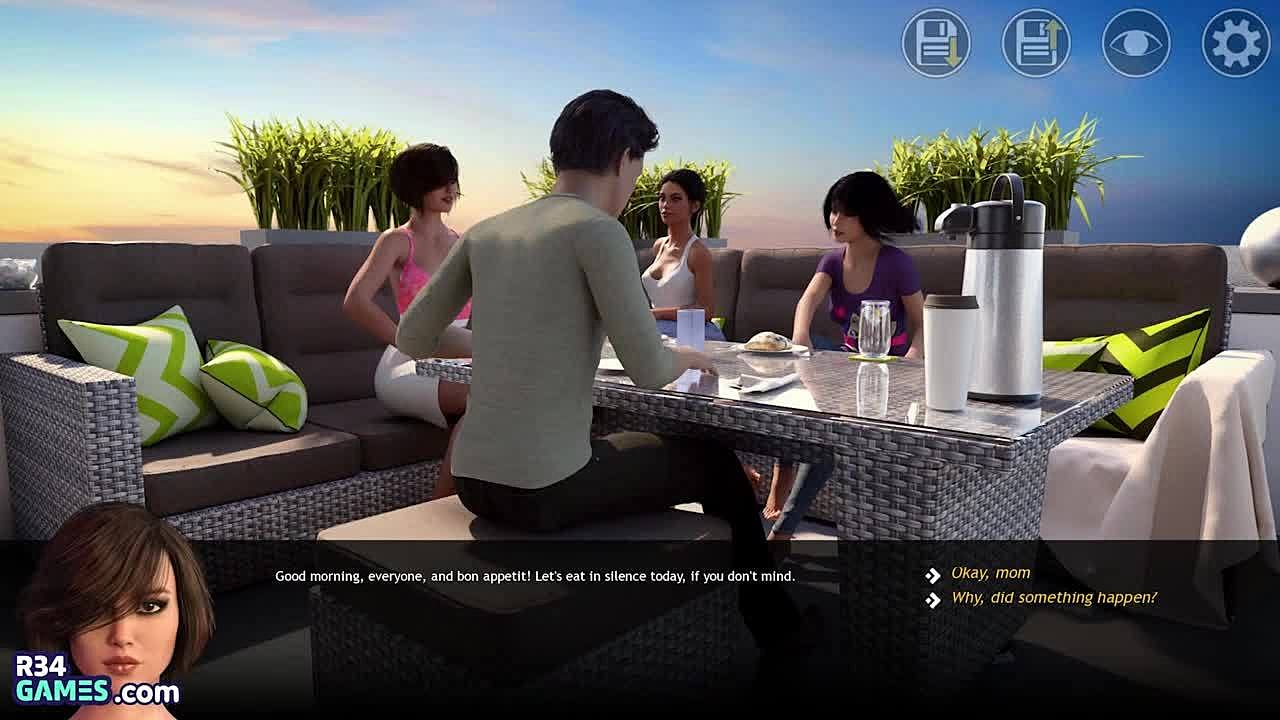This screenshot has height=720, width=1280.
Task: Select "Why, did something happen?" reply
Action: click(1053, 598)
